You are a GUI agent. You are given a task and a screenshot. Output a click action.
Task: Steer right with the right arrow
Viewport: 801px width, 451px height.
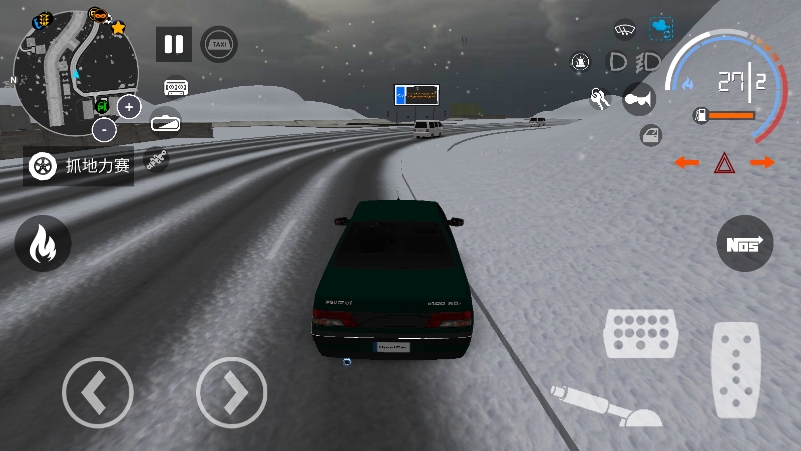(231, 393)
